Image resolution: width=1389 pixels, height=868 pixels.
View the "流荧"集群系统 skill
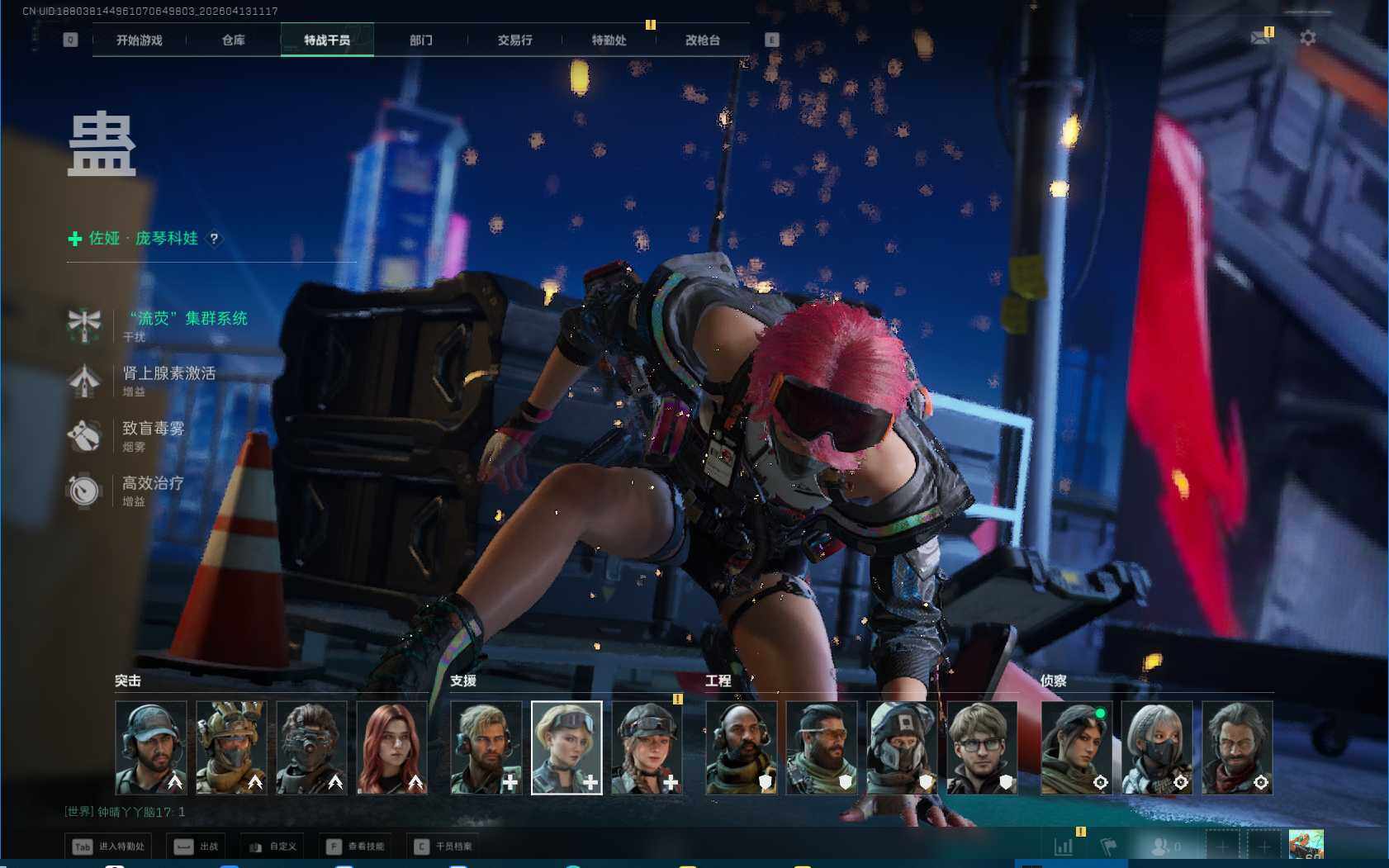(188, 319)
